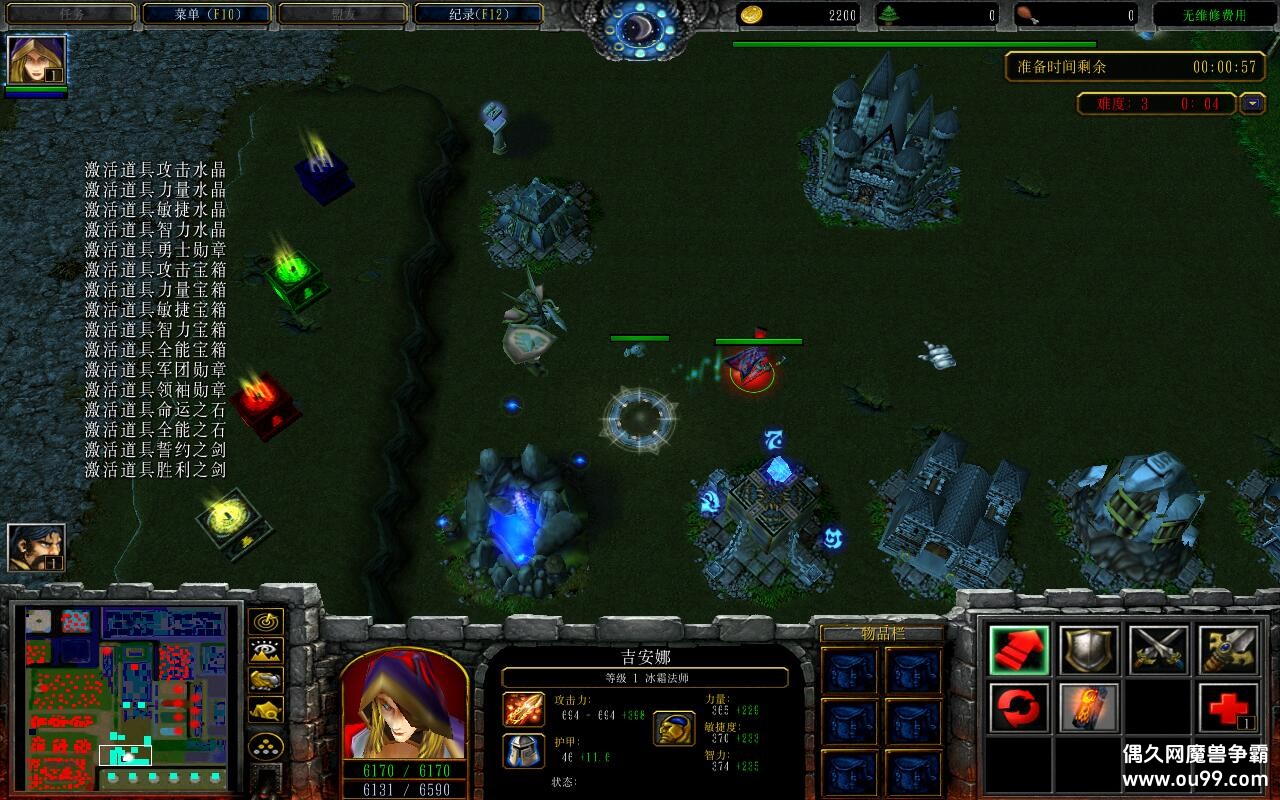Select the crossed swords Attack command
The height and width of the screenshot is (800, 1280).
[x=1159, y=650]
